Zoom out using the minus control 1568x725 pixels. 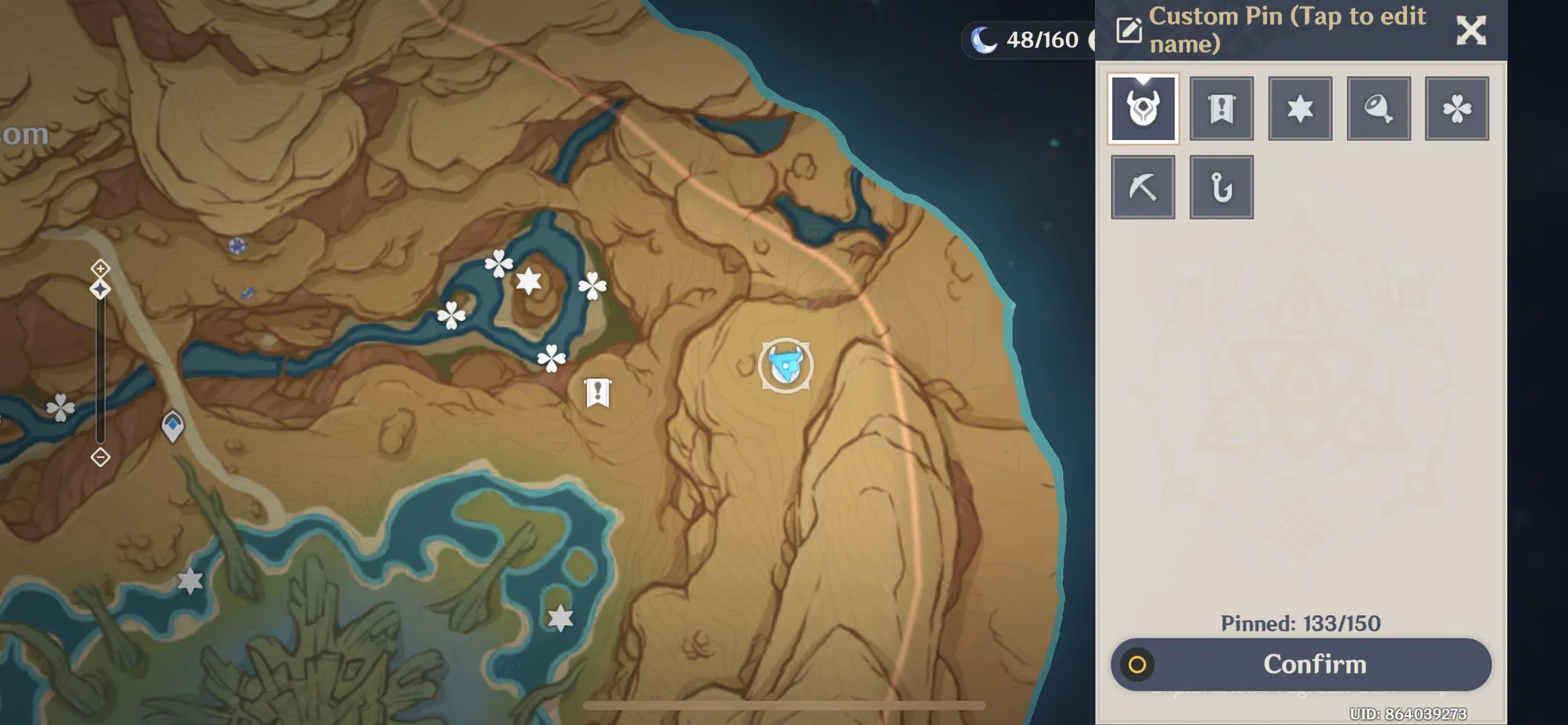pos(99,457)
